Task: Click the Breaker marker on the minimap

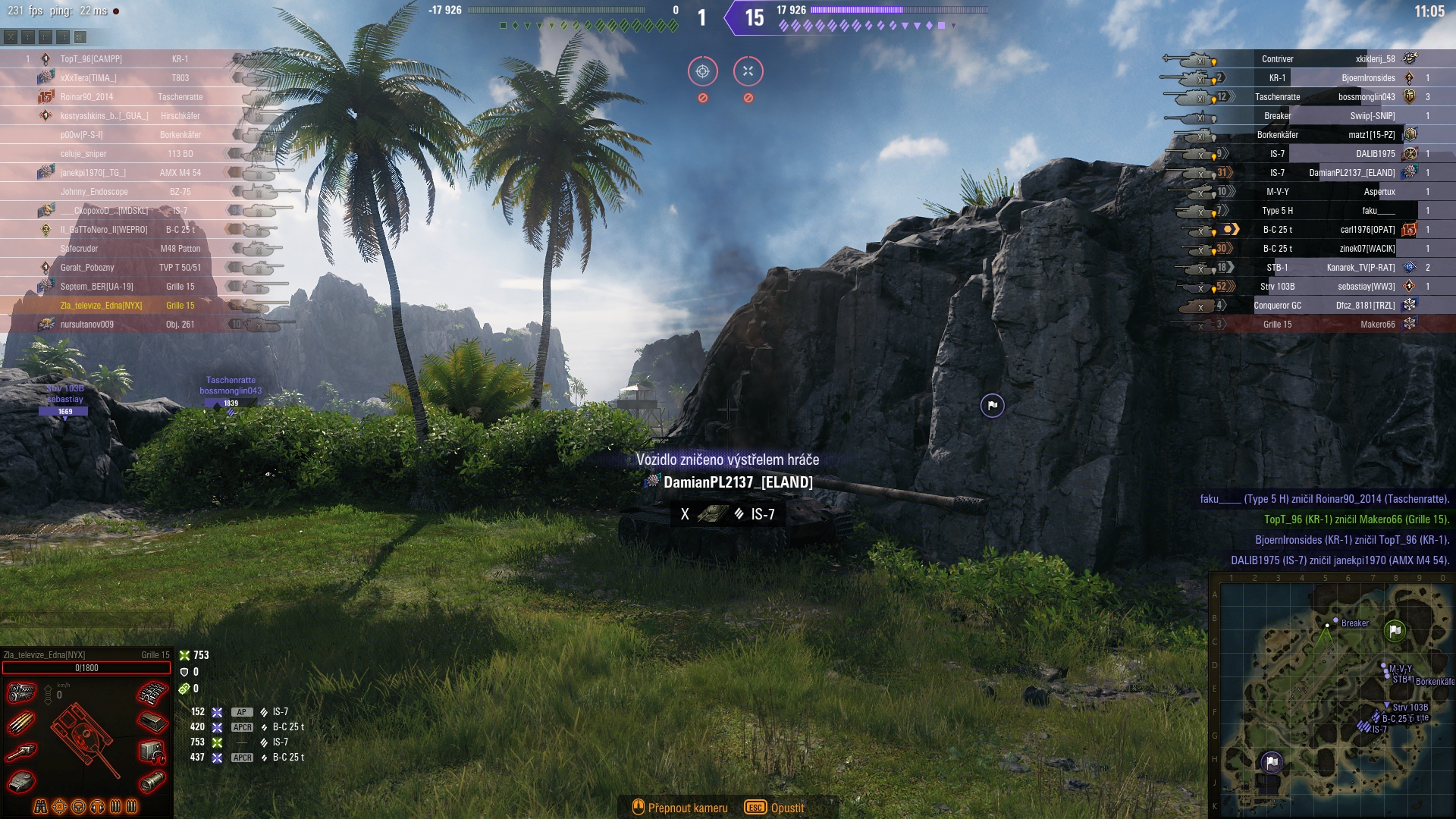Action: tap(1335, 621)
